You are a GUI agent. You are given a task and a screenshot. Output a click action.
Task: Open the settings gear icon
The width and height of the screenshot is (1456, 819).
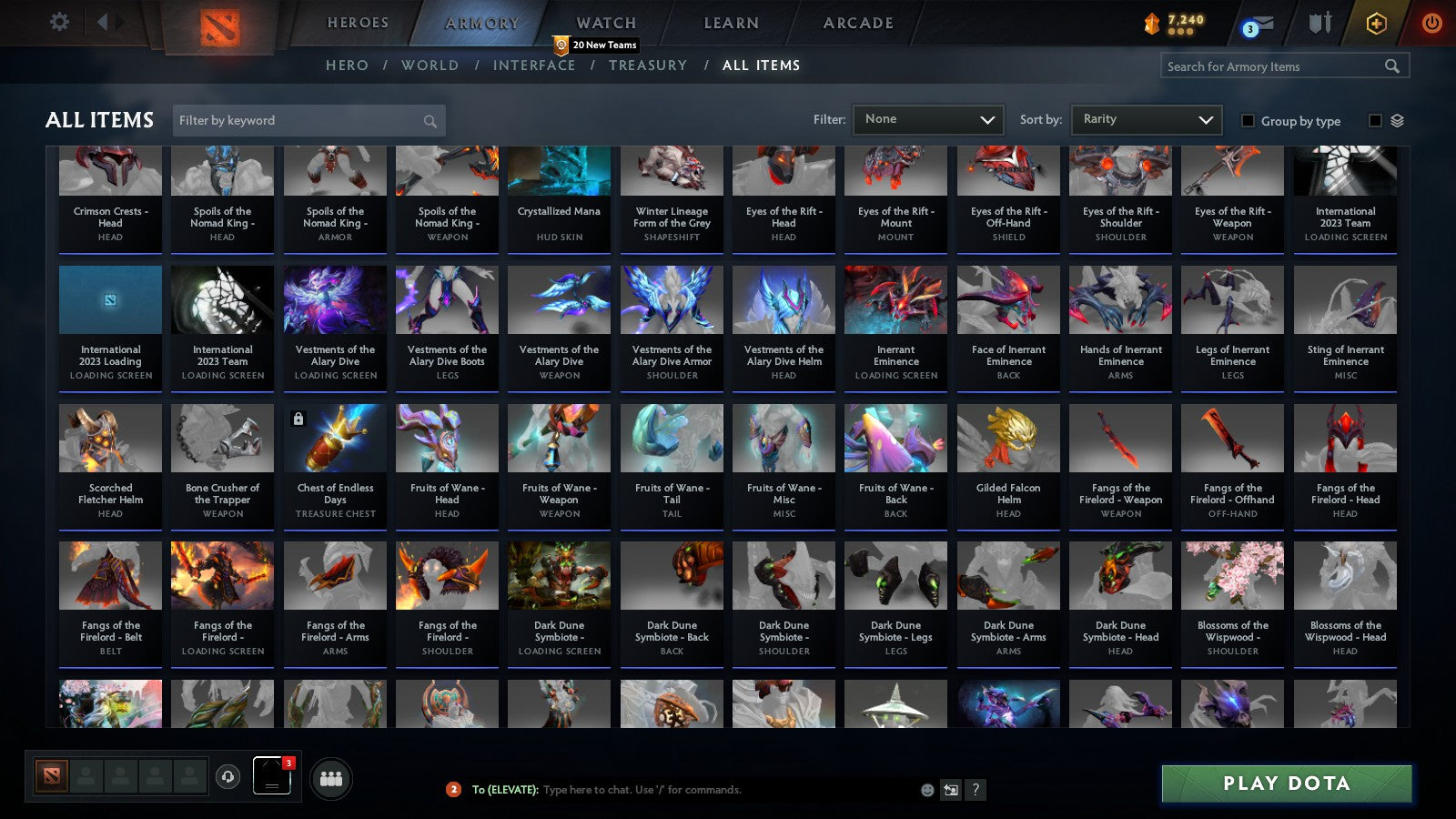click(x=60, y=22)
